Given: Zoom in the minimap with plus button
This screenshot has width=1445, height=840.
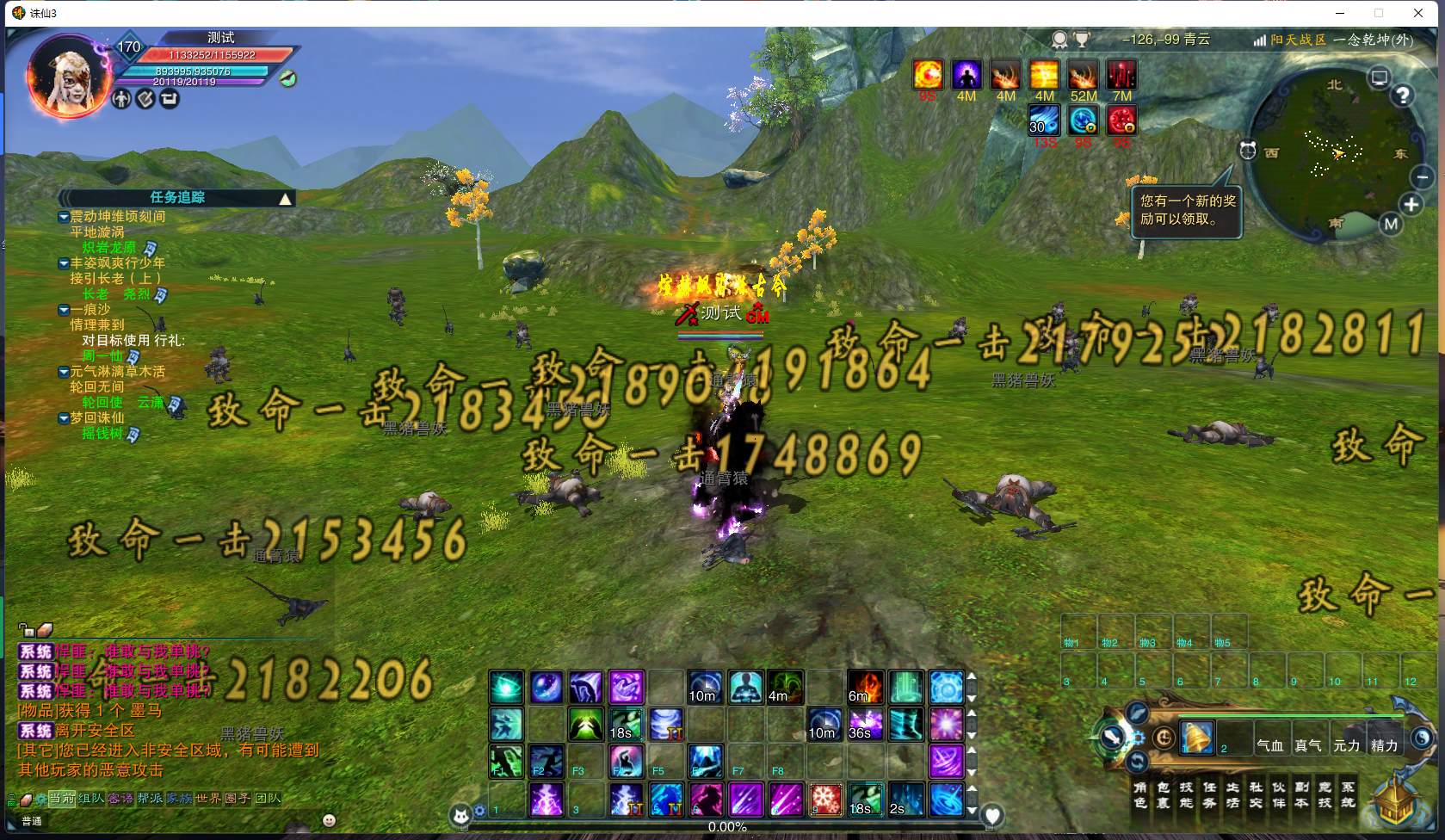Looking at the screenshot, I should (x=1411, y=205).
